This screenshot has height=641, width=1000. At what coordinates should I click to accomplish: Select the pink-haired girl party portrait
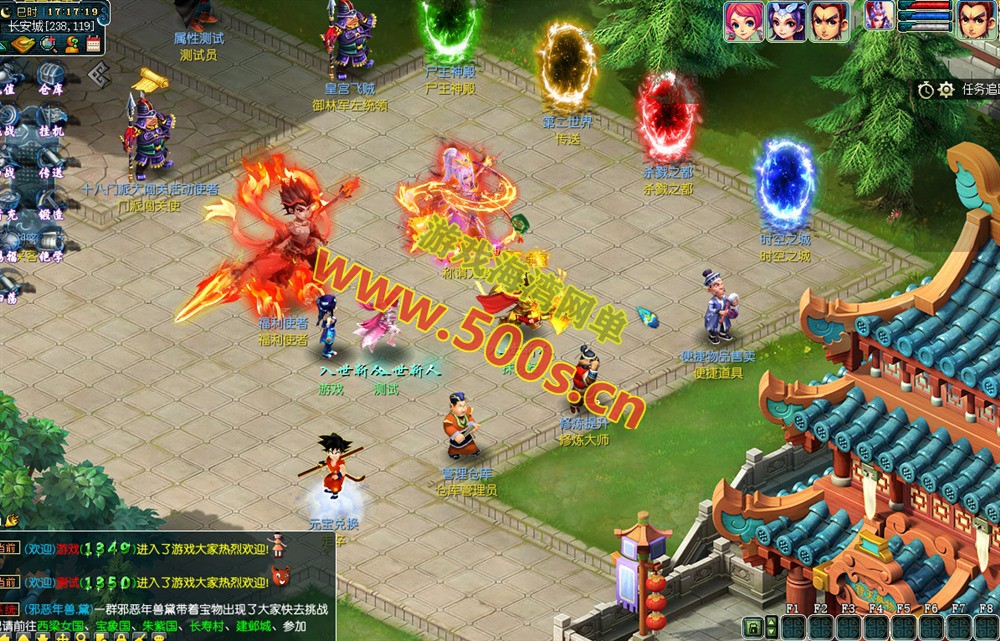point(744,21)
